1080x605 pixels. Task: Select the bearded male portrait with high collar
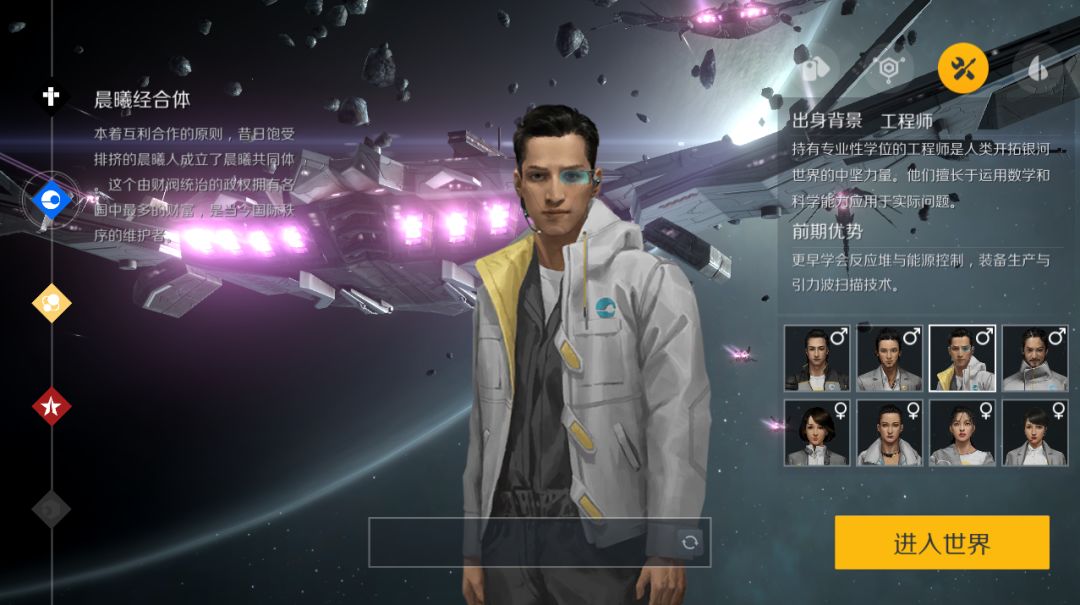click(1035, 358)
